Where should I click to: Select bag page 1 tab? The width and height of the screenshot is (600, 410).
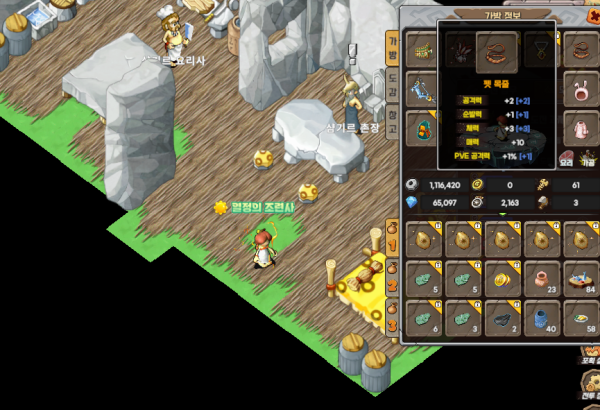(x=393, y=240)
